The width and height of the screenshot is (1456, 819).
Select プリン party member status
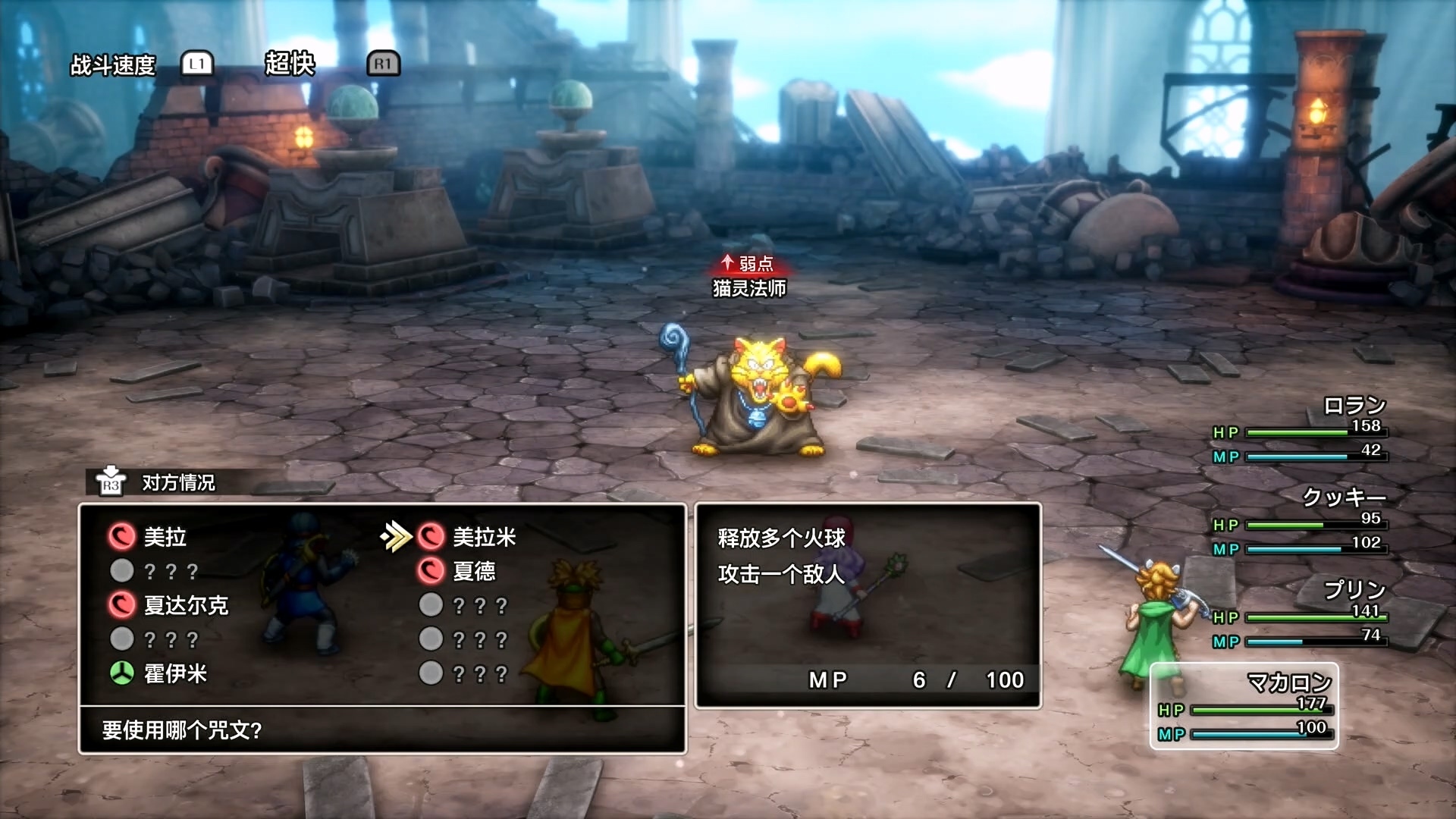pos(1301,616)
